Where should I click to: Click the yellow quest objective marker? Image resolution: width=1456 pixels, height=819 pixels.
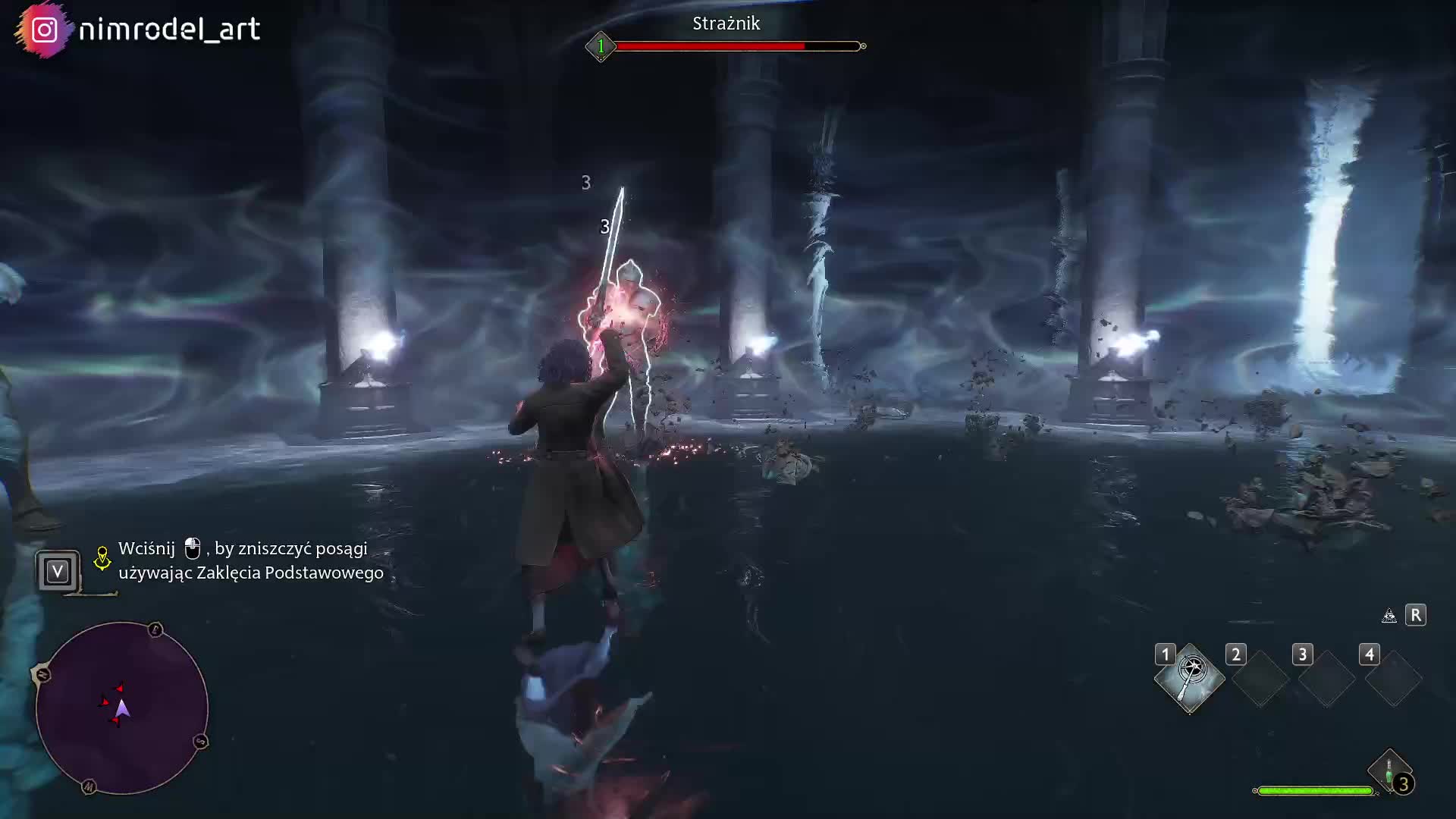[x=102, y=559]
